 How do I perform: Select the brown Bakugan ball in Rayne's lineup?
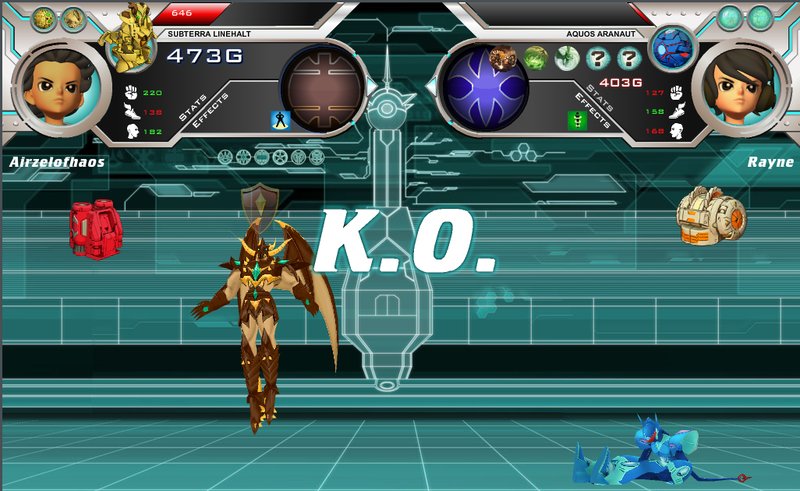(x=503, y=58)
